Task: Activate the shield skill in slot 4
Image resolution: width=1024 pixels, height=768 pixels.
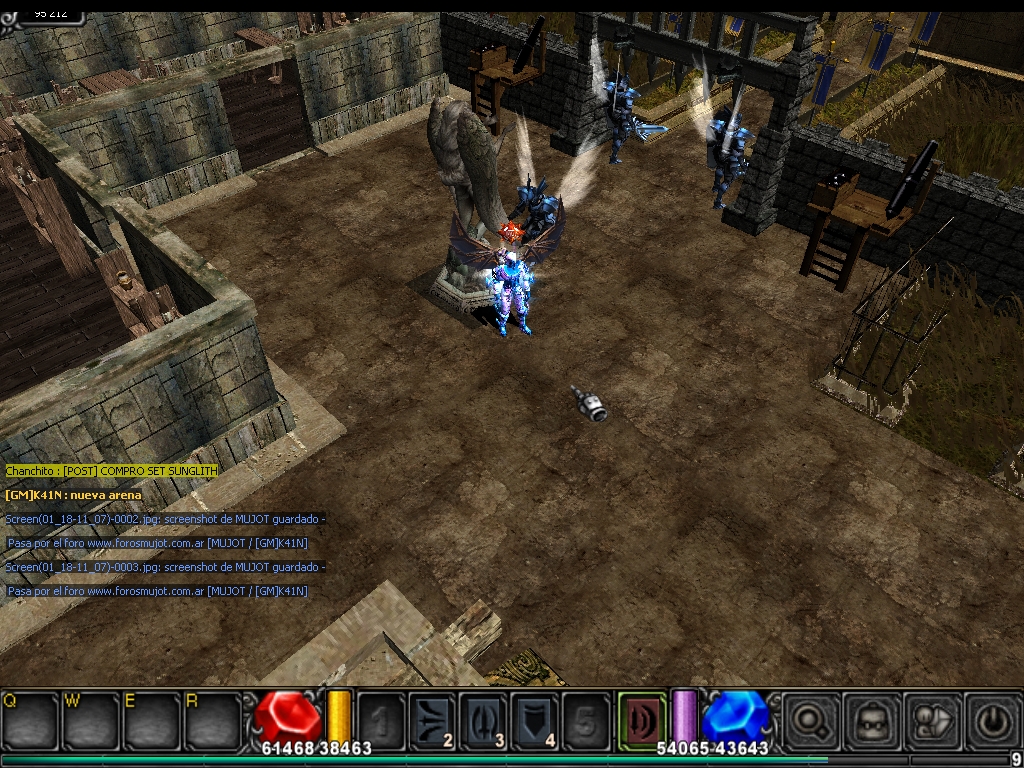Action: [x=535, y=720]
